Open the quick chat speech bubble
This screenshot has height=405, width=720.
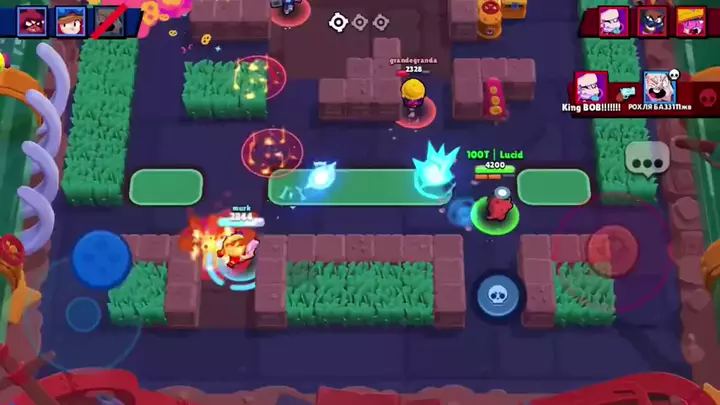point(646,158)
